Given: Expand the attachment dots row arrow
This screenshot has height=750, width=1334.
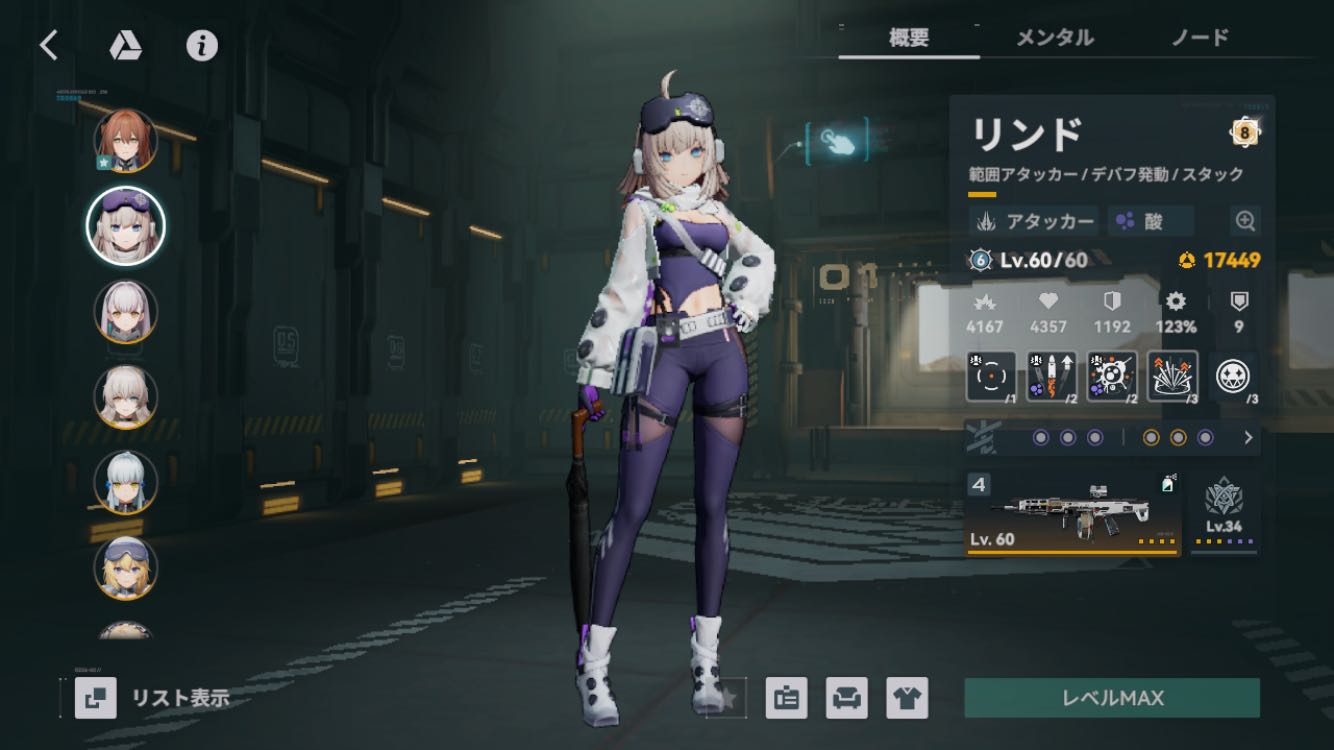Looking at the screenshot, I should pos(1248,437).
